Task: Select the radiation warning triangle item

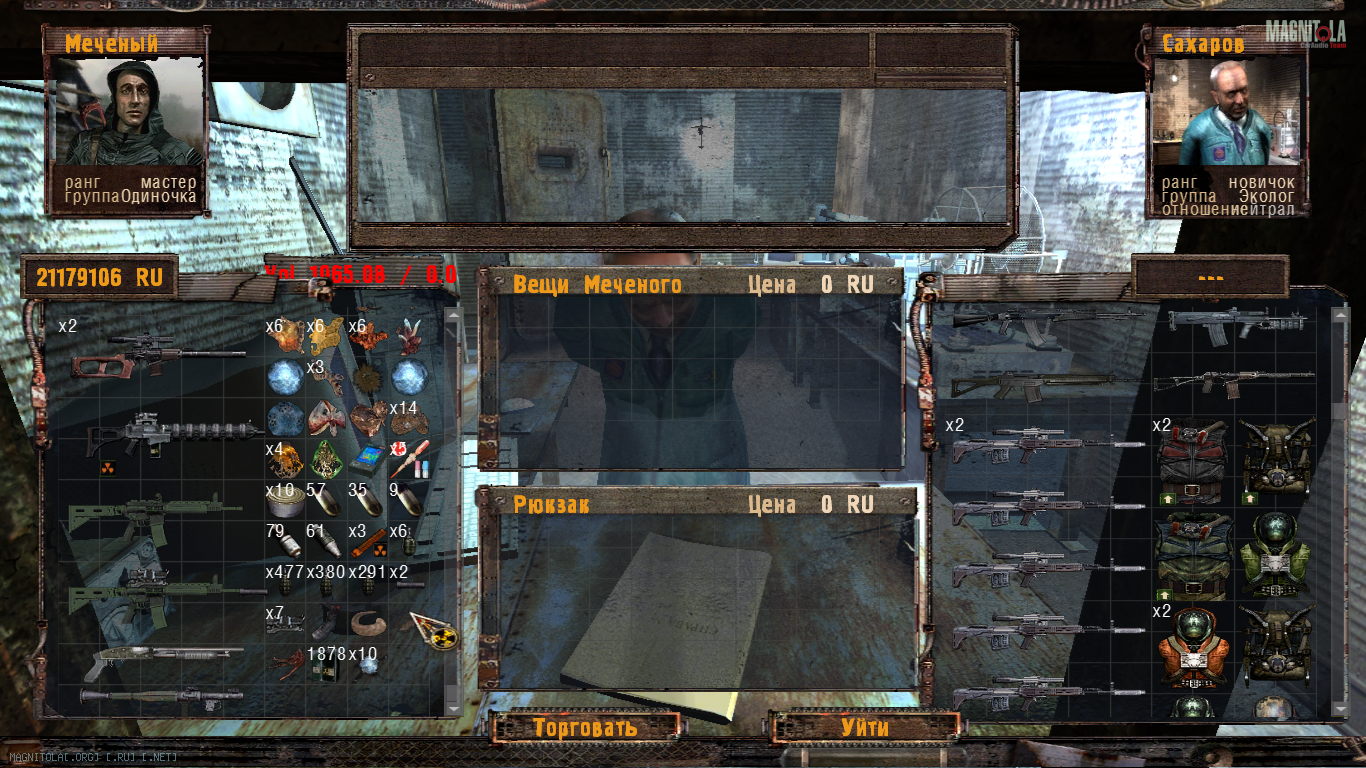Action: 434,630
